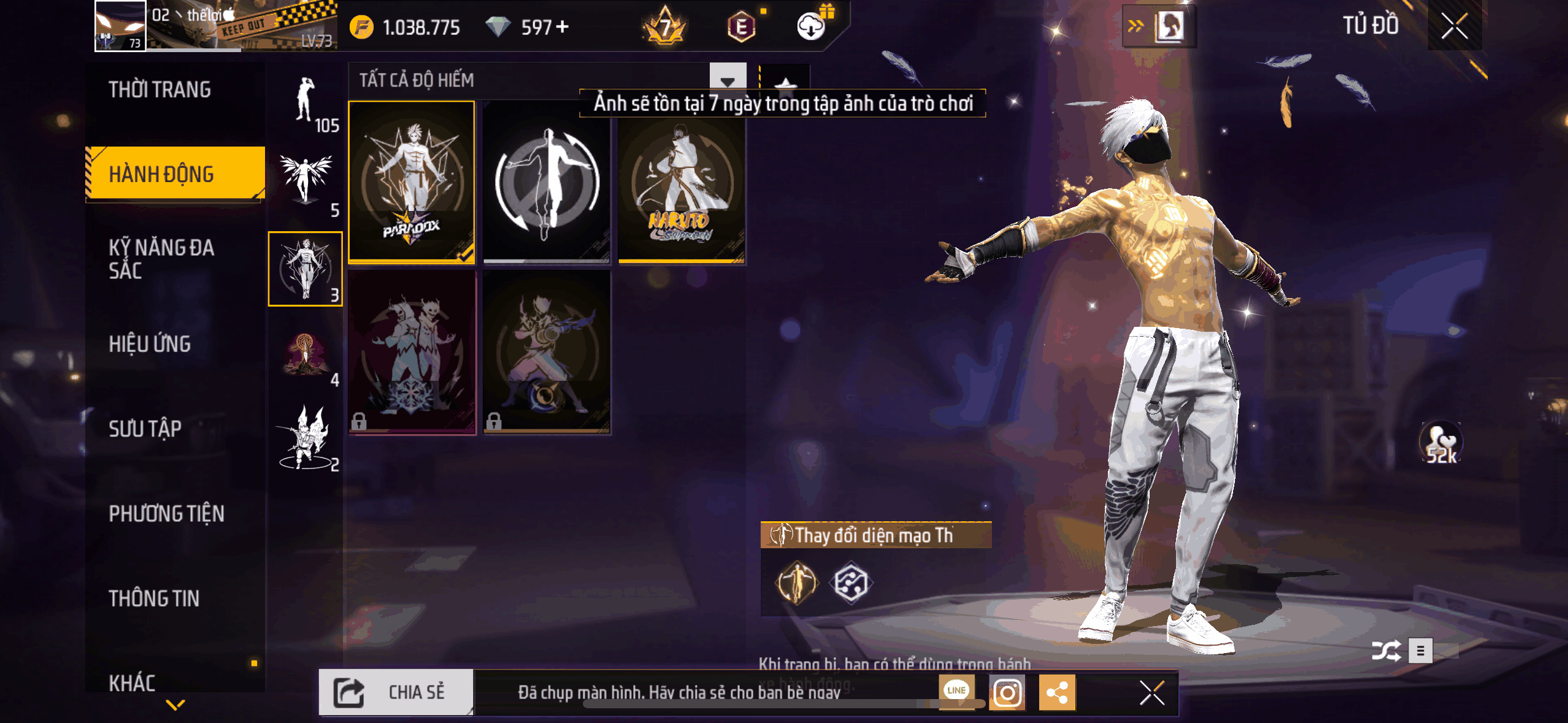Viewport: 1568px width, 723px height.
Task: Dismiss the screenshot share banner
Action: pyautogui.click(x=1151, y=693)
